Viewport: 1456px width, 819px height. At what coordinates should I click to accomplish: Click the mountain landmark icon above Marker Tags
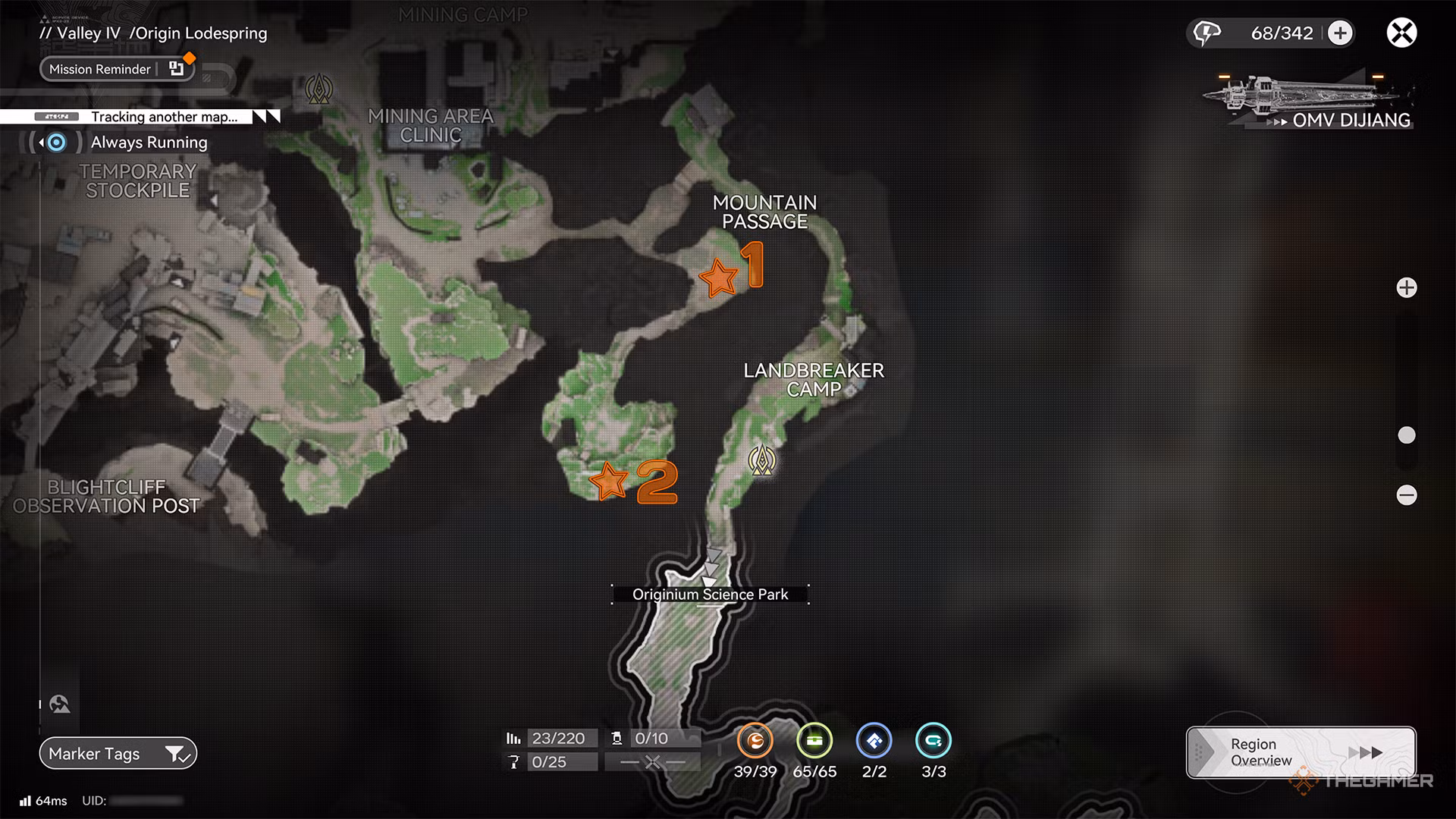pyautogui.click(x=59, y=702)
